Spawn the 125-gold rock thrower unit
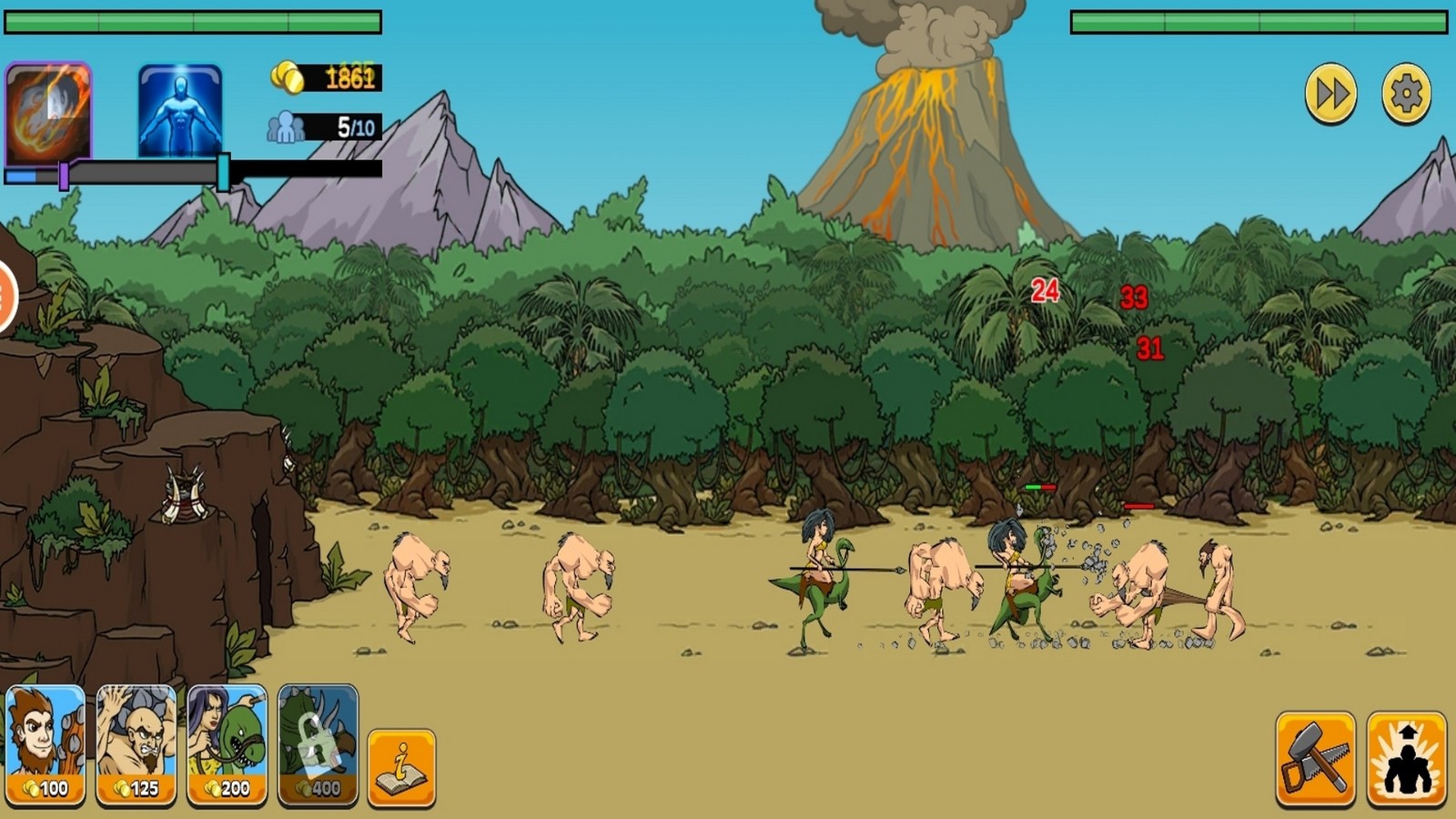Screen dimensions: 1456x819 click(136, 745)
